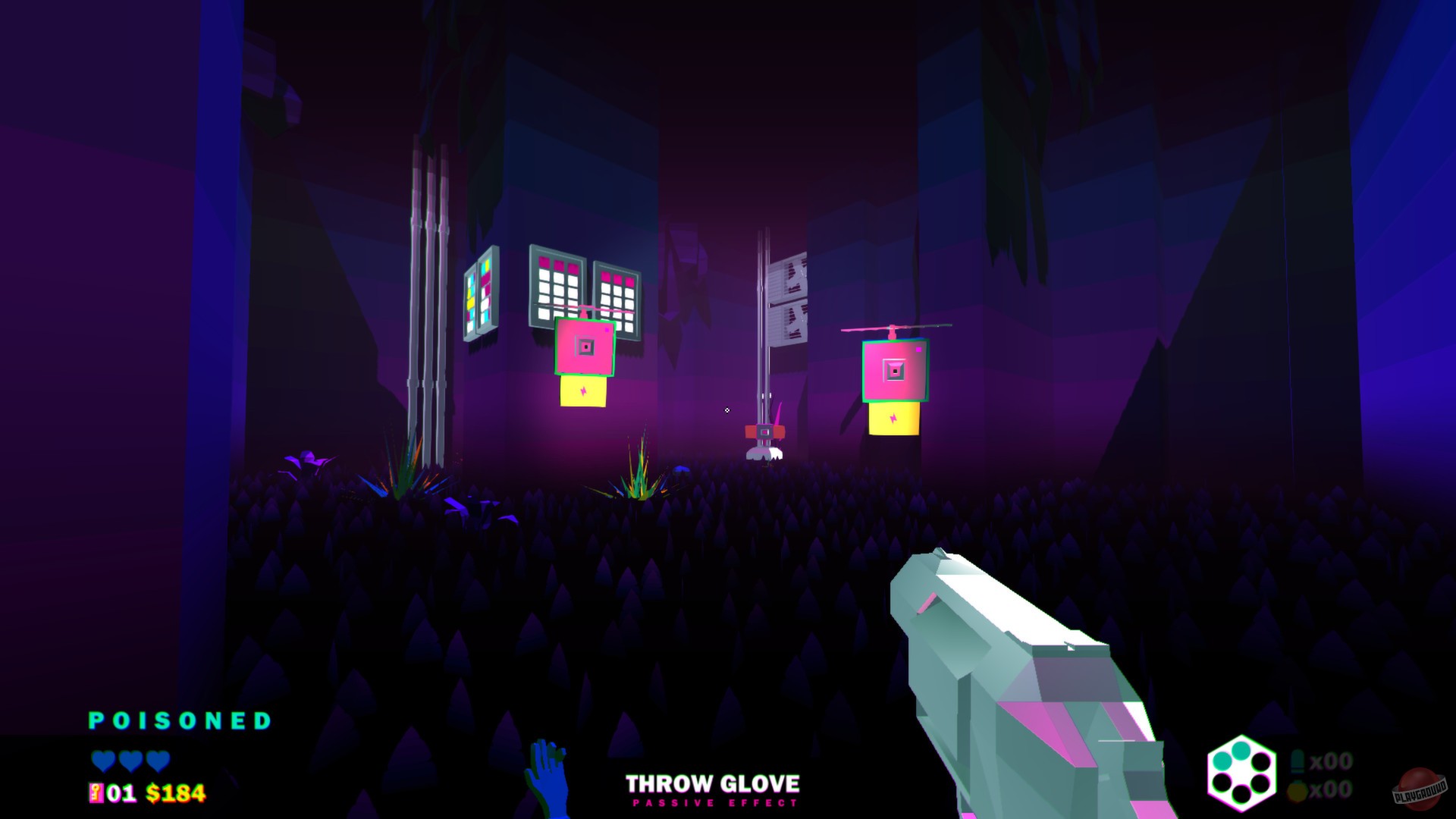Toggle an empty black chamber slot
Screen dimensions: 1456x819
1262,762
